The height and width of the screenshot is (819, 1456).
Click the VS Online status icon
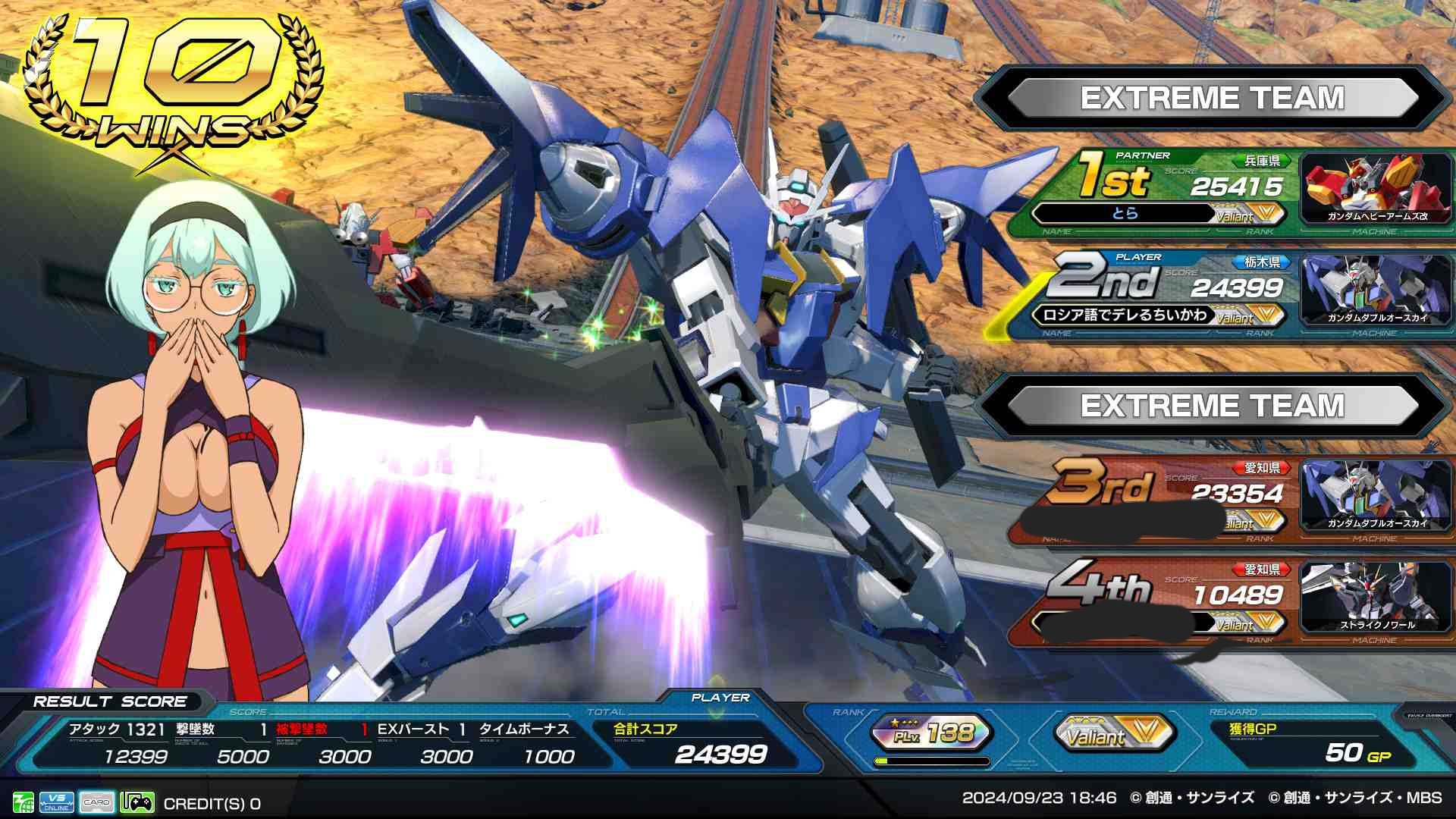[57, 802]
